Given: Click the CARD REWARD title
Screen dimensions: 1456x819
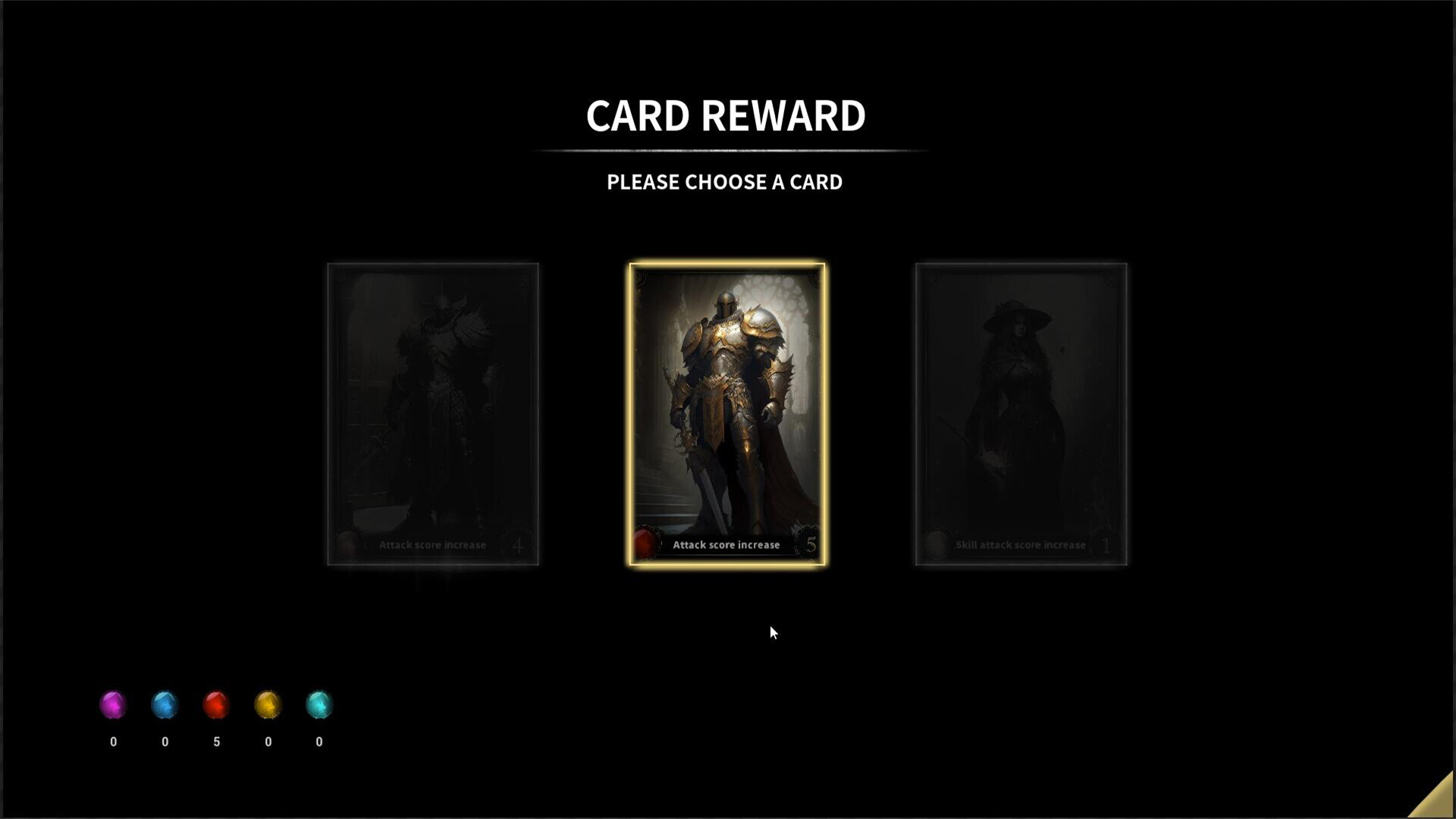Looking at the screenshot, I should (725, 115).
